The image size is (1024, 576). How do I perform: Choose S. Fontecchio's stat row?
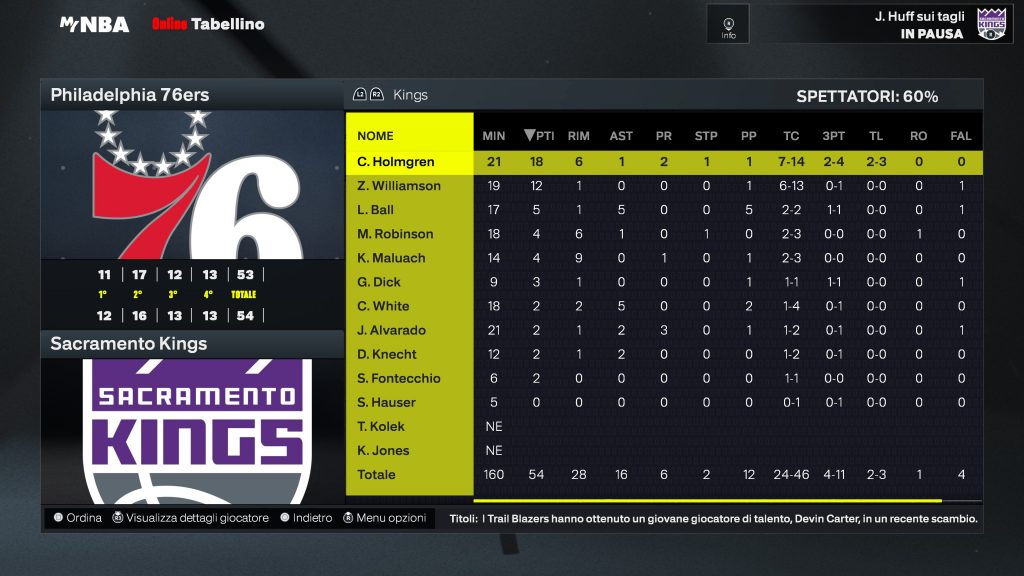[x=399, y=378]
